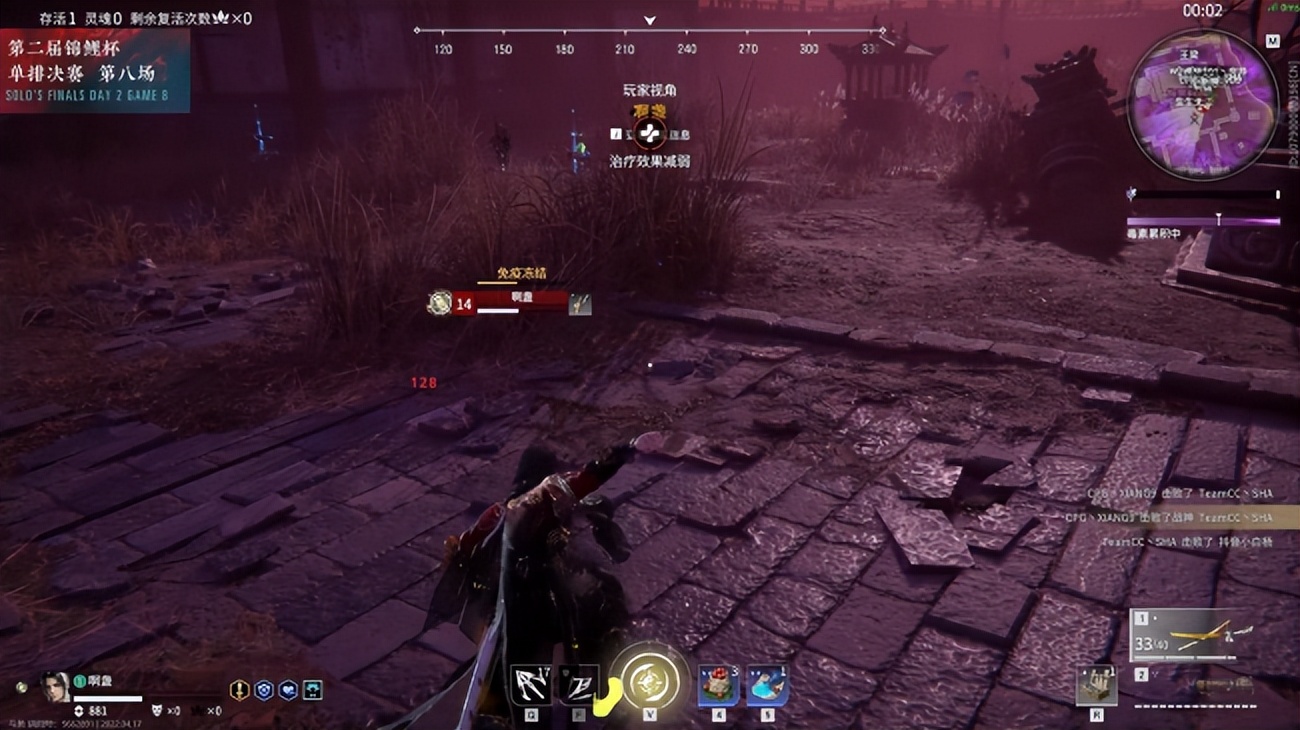
Task: Activate the golden ultimate skill icon
Action: 649,682
